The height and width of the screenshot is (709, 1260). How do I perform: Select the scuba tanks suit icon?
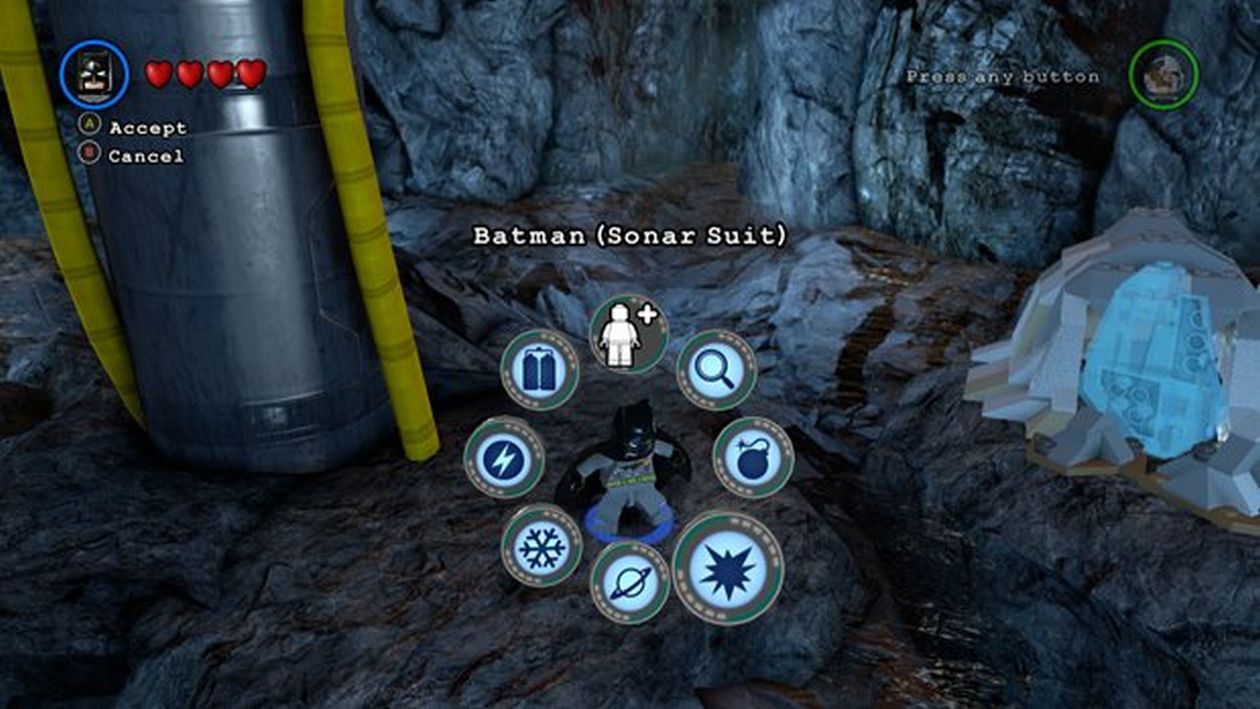540,369
